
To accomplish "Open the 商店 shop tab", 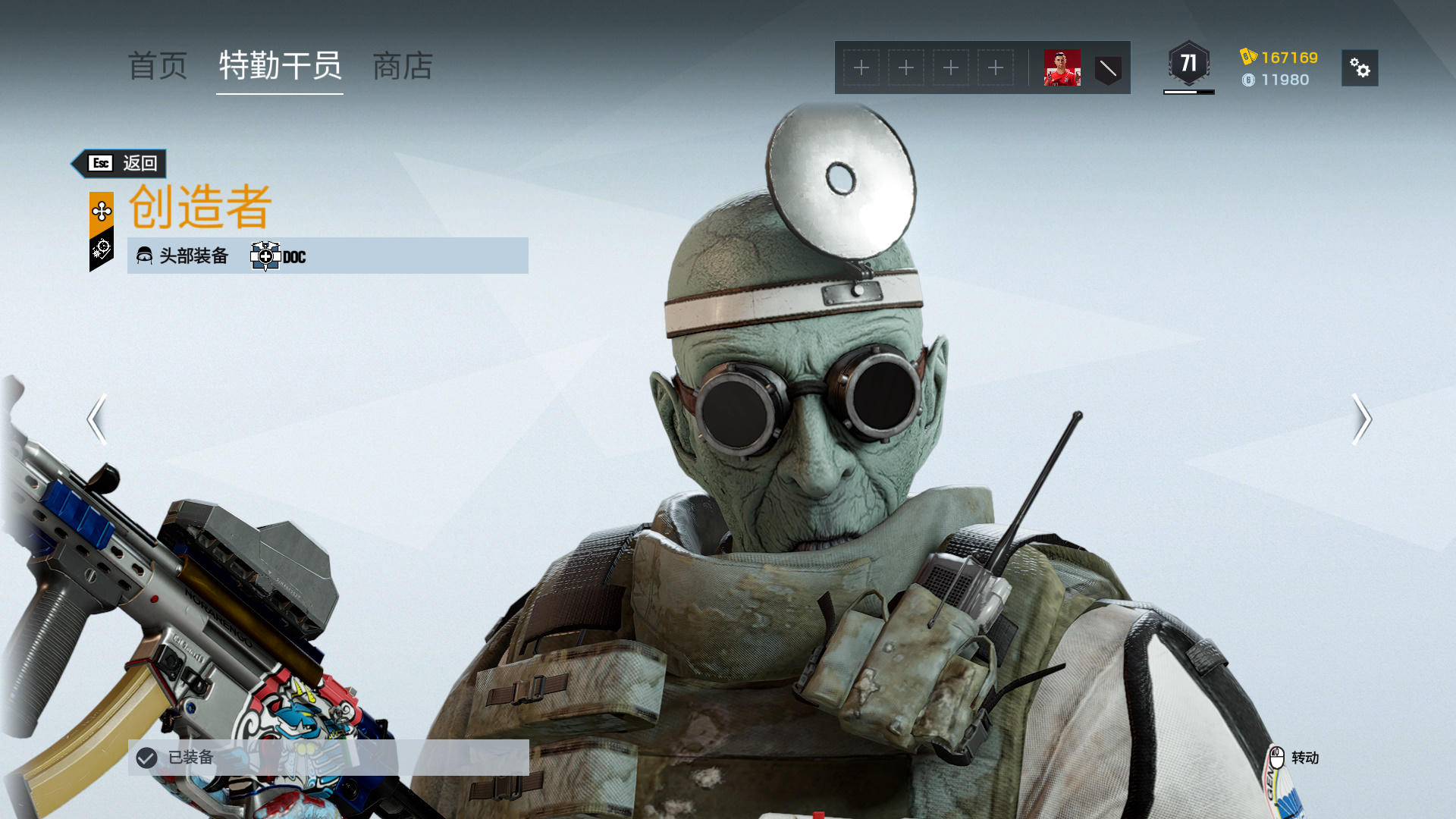I will pos(403,66).
